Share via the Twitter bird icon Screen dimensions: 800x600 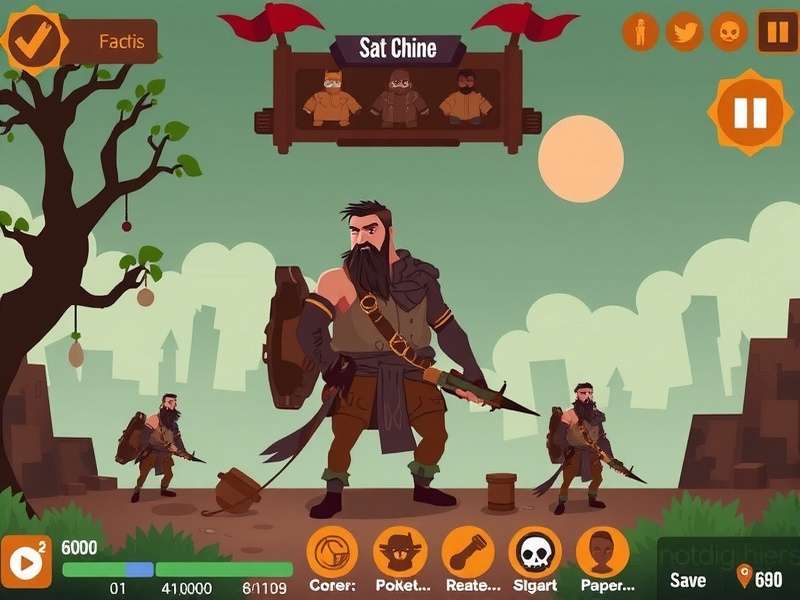684,32
